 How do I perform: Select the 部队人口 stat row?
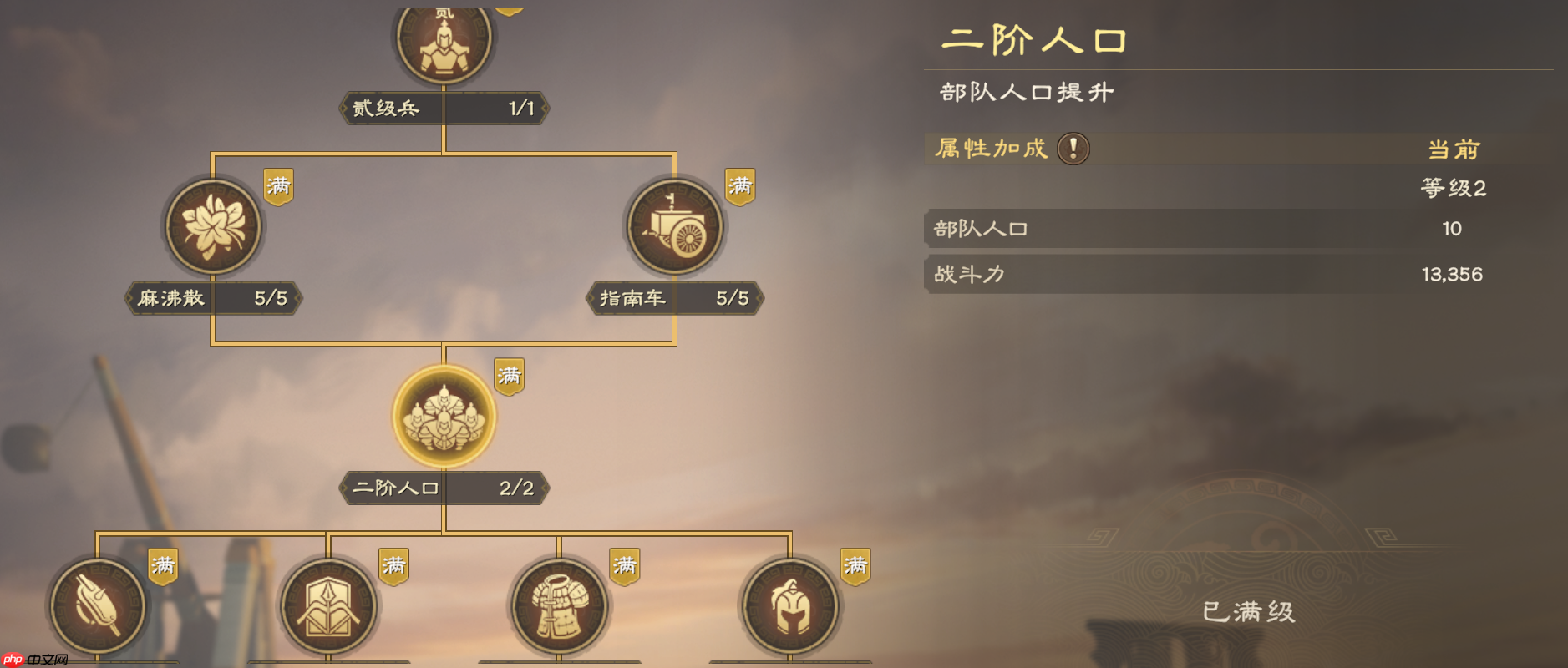[1170, 228]
